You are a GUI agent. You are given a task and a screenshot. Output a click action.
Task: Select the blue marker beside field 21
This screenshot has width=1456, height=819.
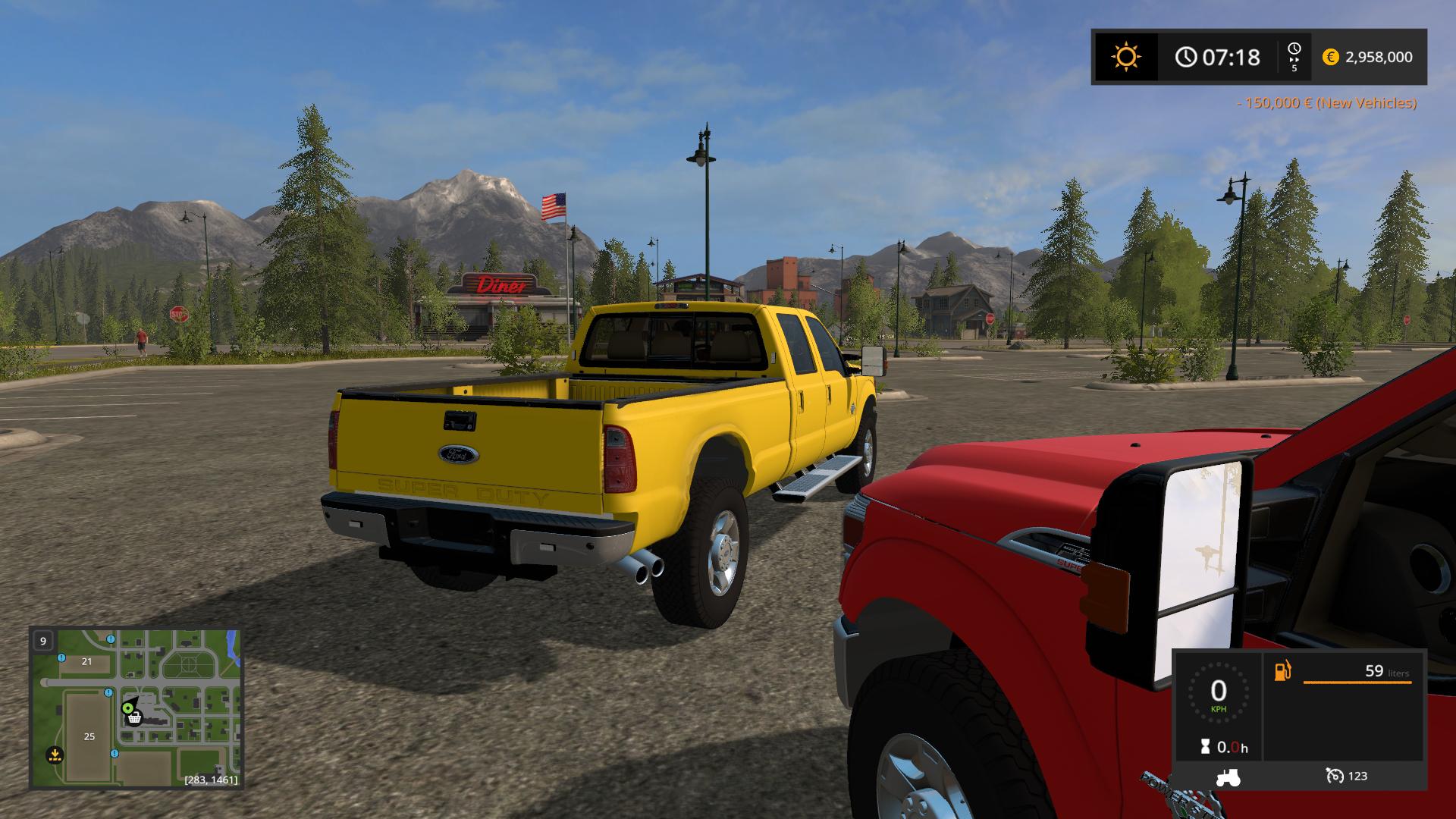(x=61, y=657)
